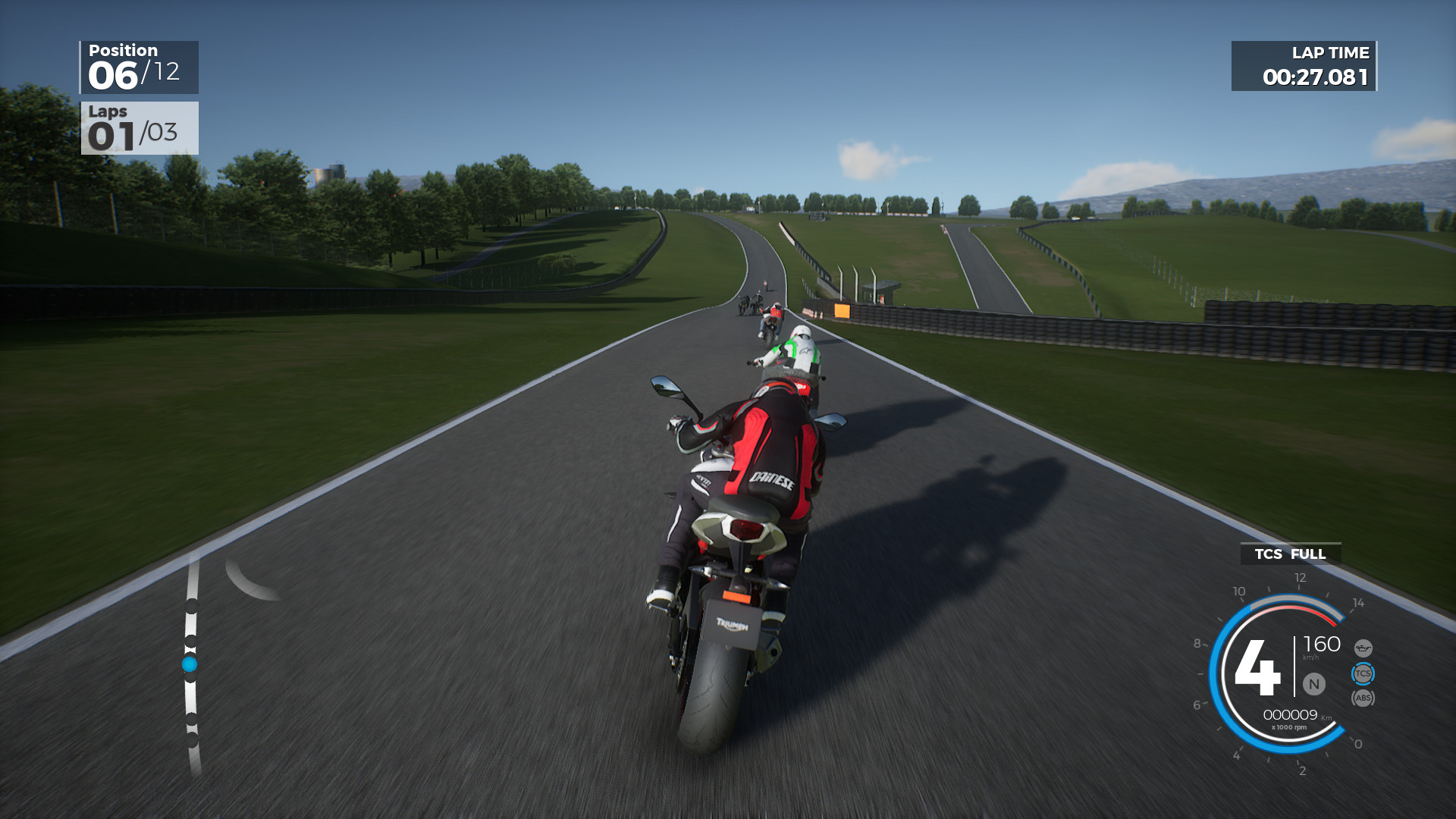
Task: Click the neutral gear 'N' indicator
Action: point(1313,684)
